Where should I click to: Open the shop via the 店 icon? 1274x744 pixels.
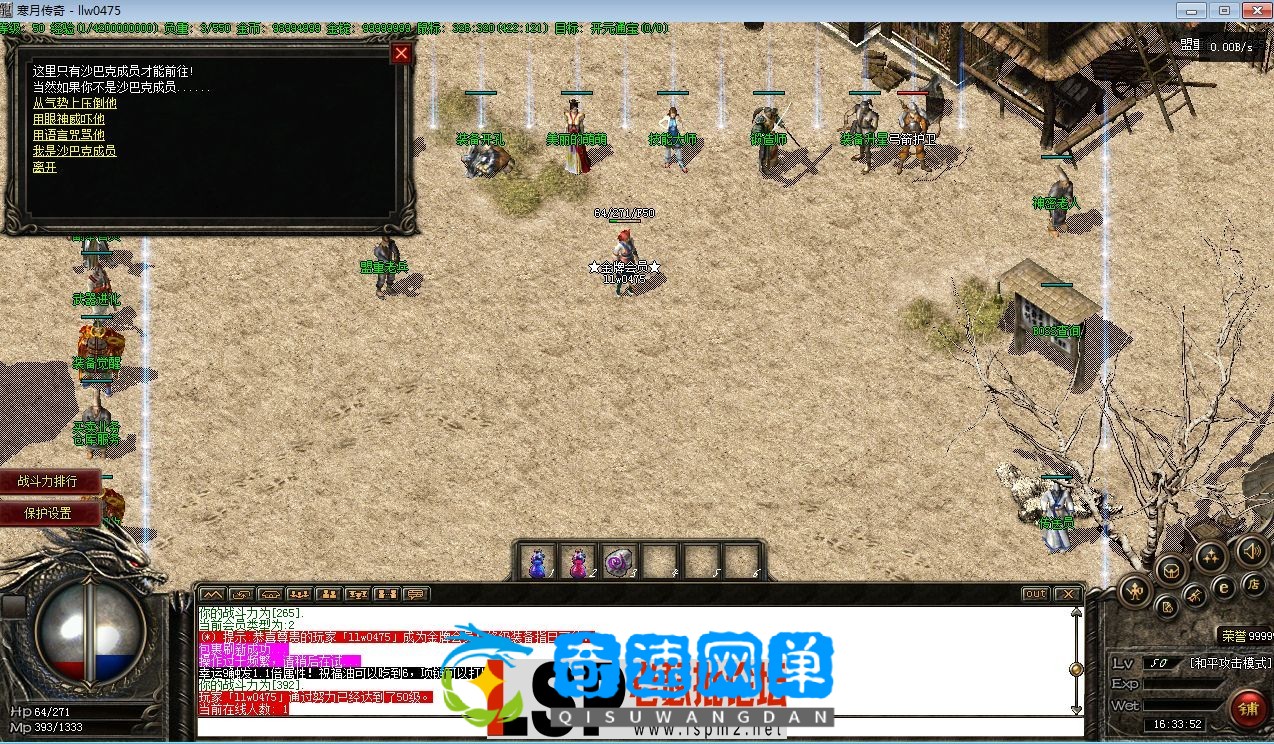(1253, 584)
